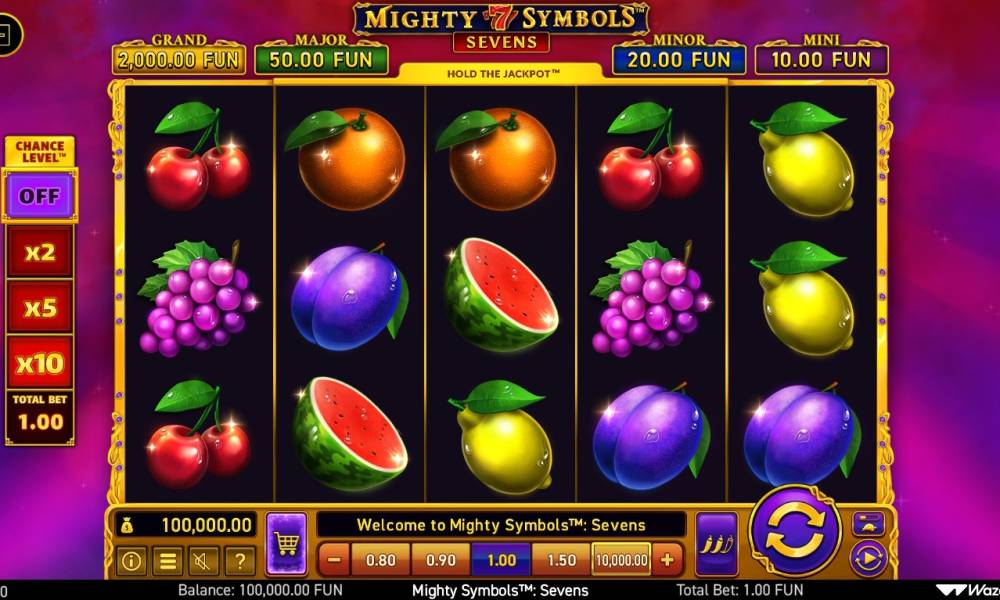The image size is (1000, 600).
Task: Increase the bet with the plus button
Action: [x=666, y=560]
